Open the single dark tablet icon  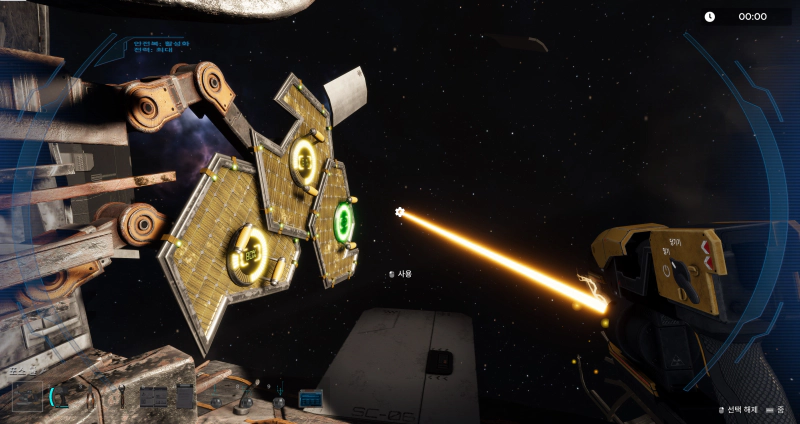coord(185,396)
